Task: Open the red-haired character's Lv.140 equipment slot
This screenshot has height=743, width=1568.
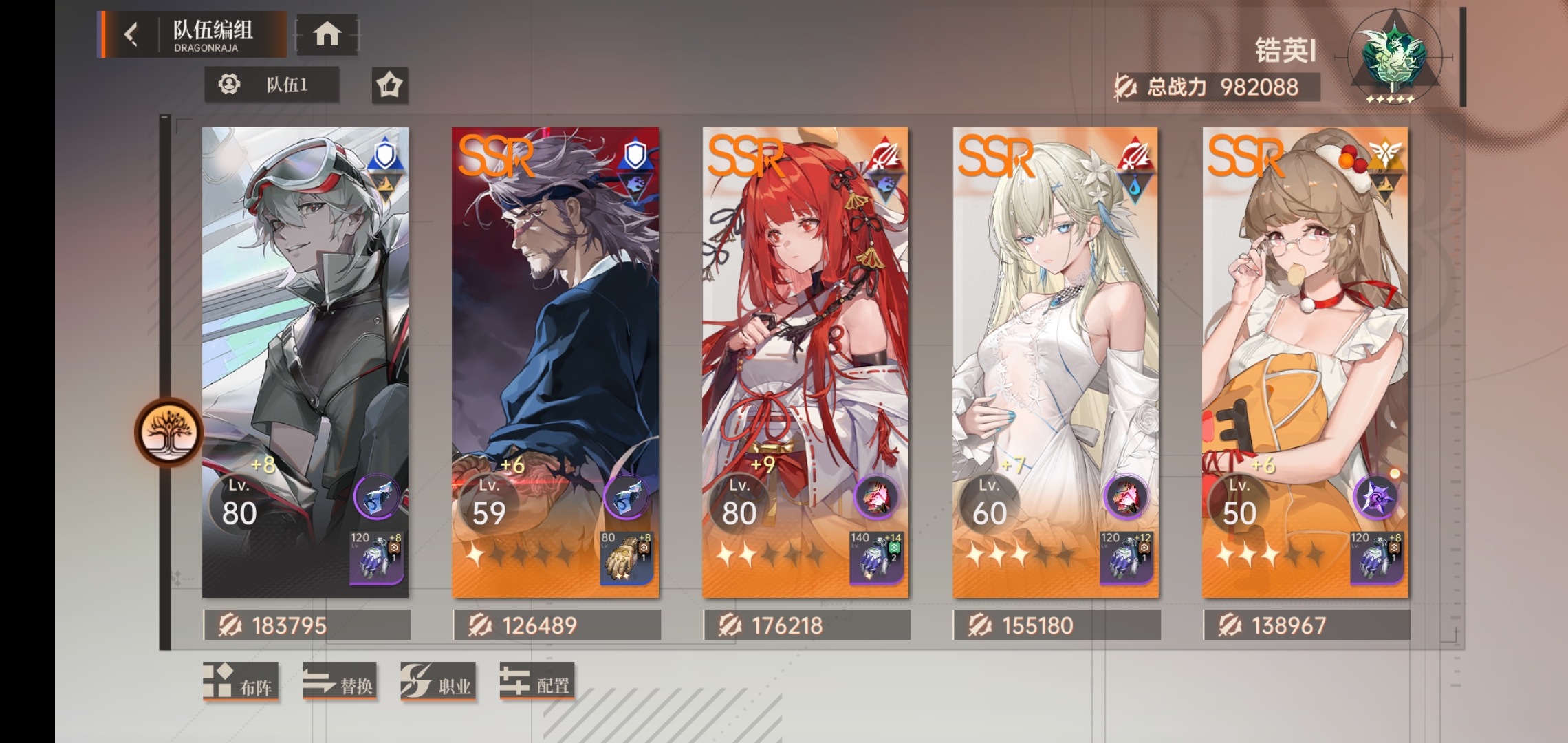Action: pyautogui.click(x=875, y=558)
